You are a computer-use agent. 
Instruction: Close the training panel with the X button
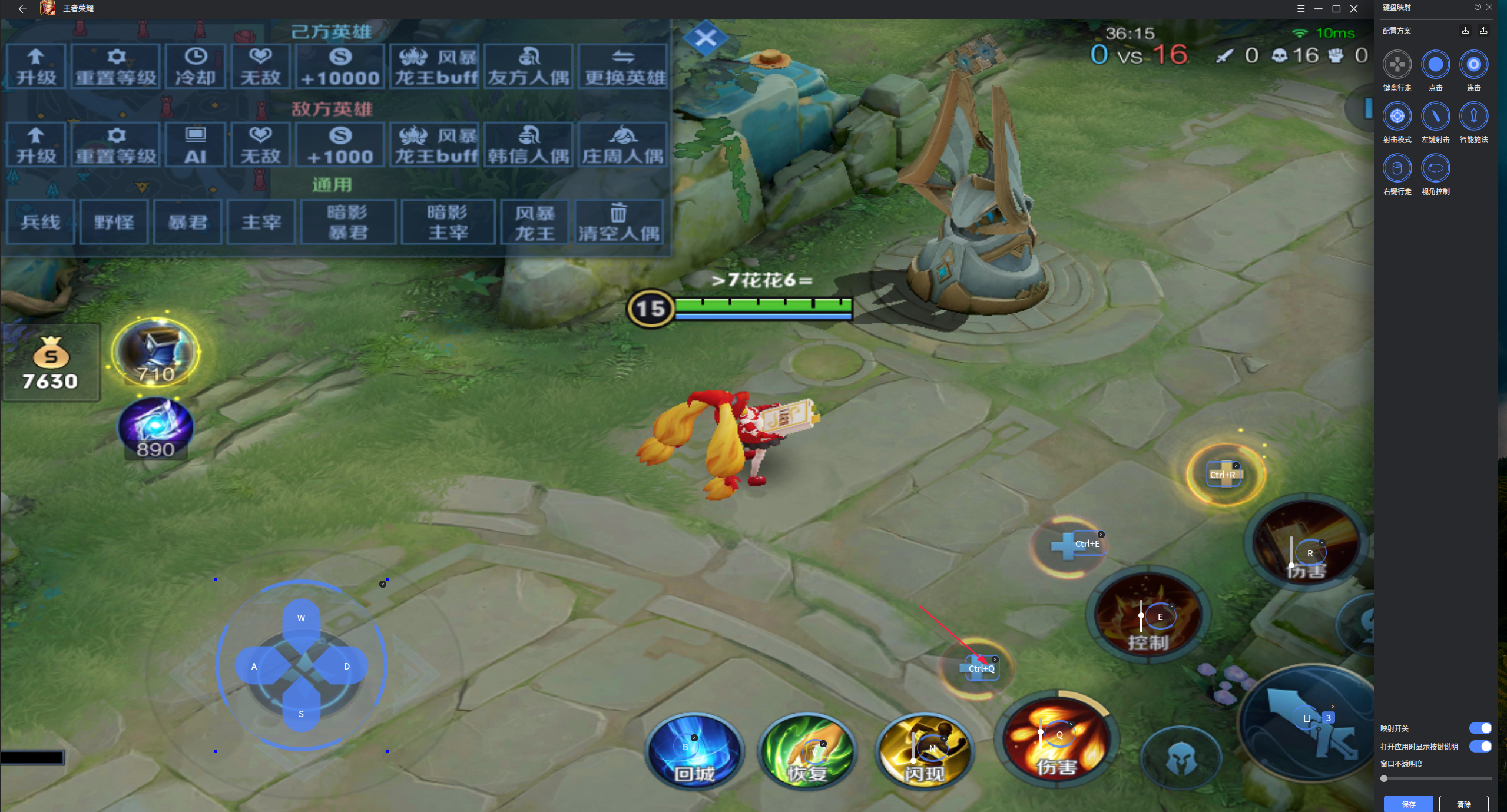point(705,39)
